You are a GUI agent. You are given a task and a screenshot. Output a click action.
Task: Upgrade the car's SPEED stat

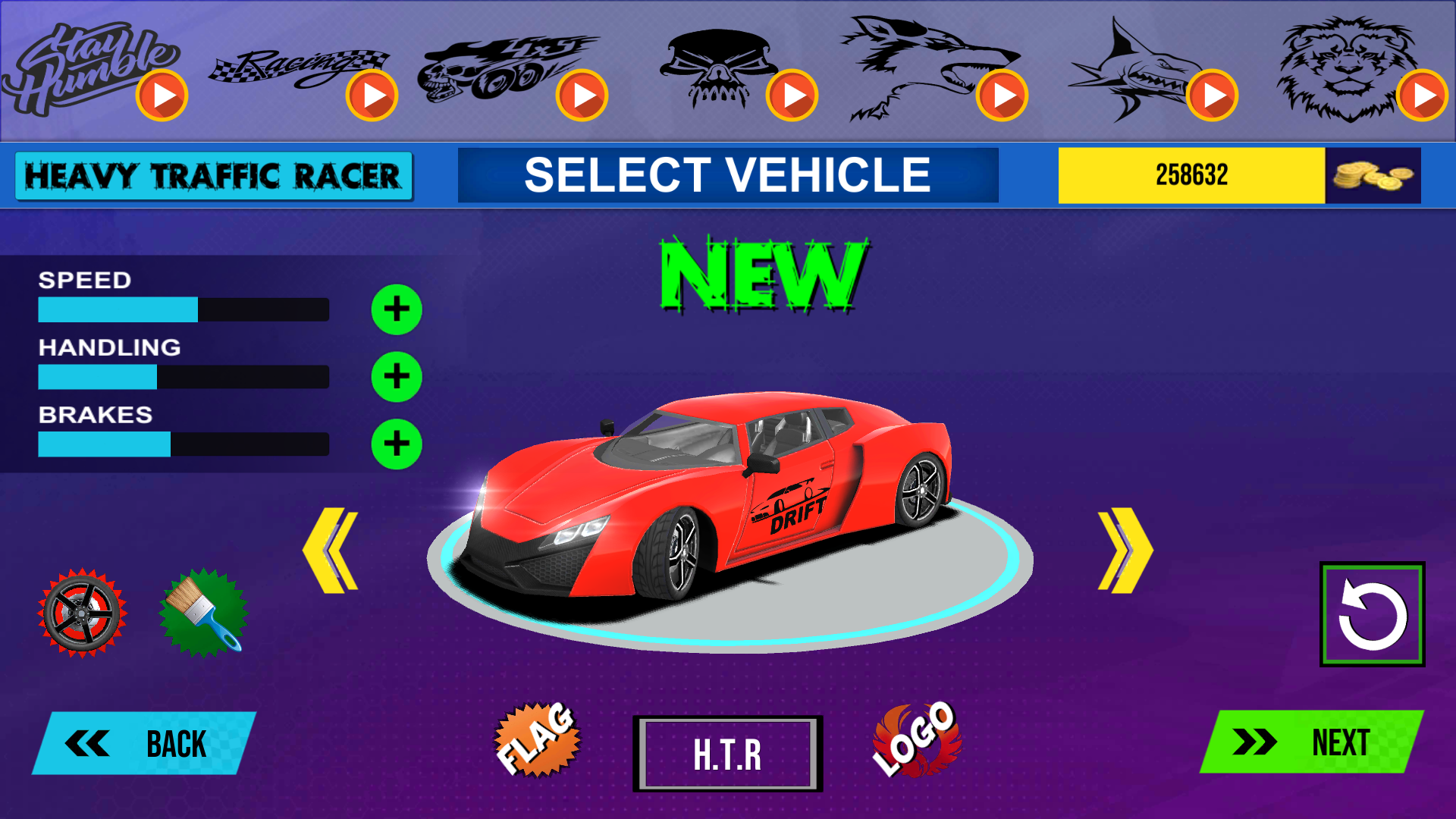tap(397, 309)
